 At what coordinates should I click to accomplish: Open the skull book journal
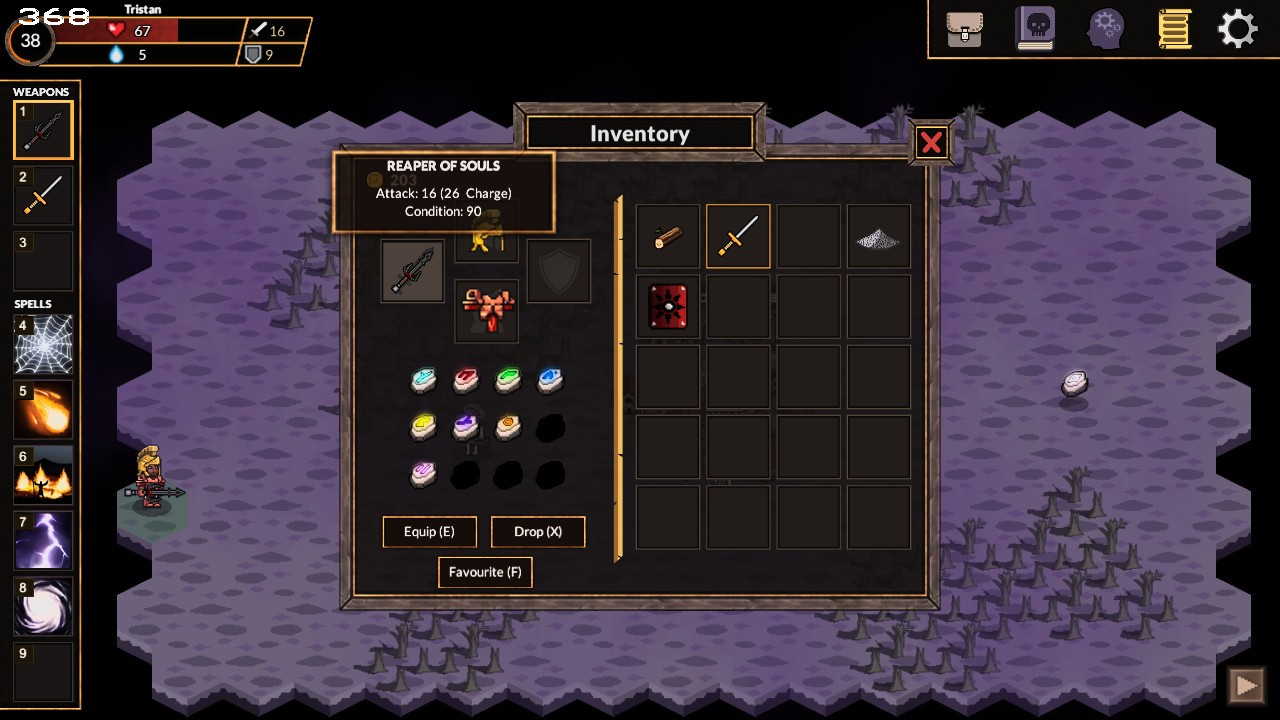[x=1035, y=29]
